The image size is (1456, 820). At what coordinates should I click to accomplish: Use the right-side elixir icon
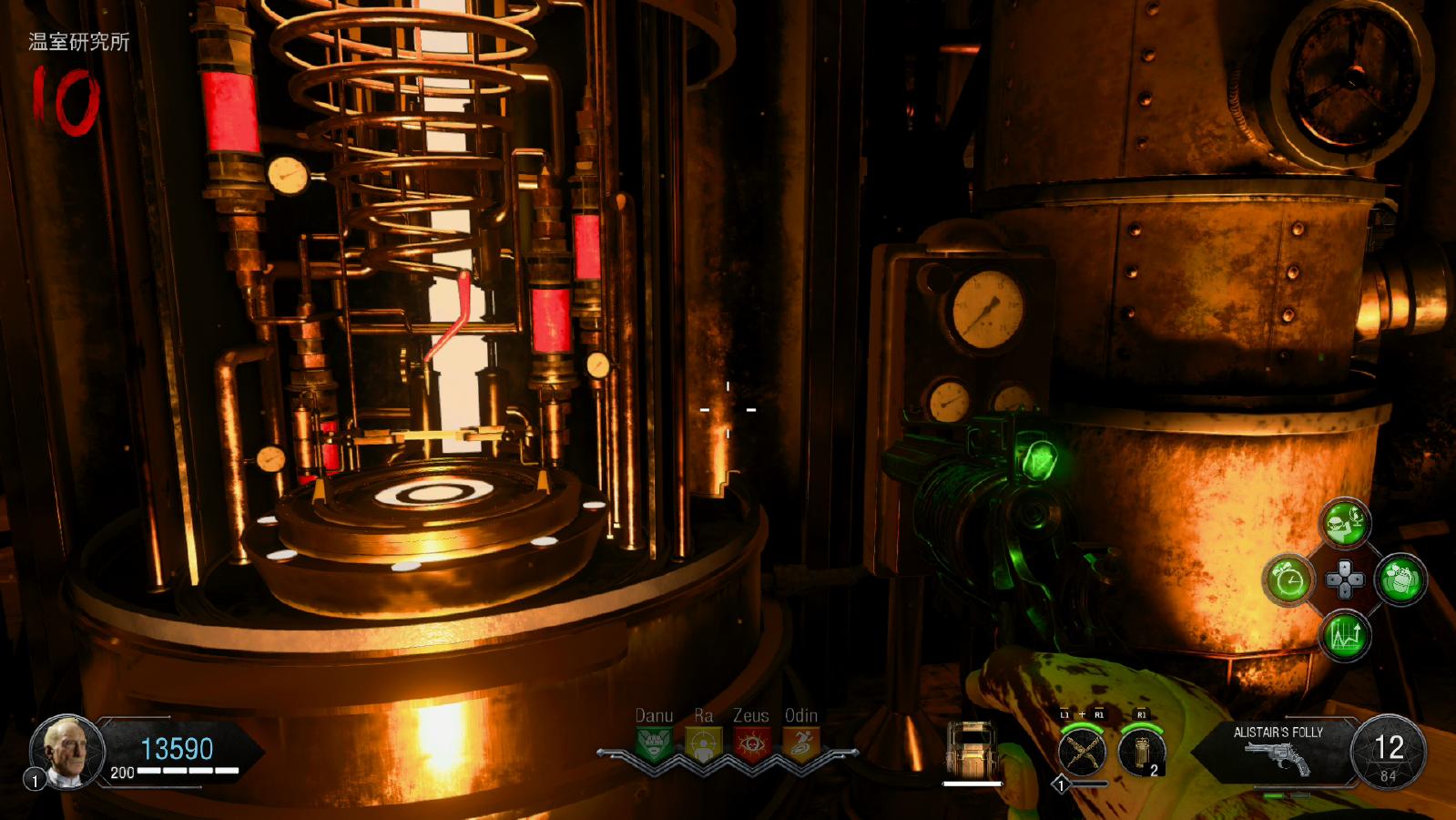[1400, 579]
